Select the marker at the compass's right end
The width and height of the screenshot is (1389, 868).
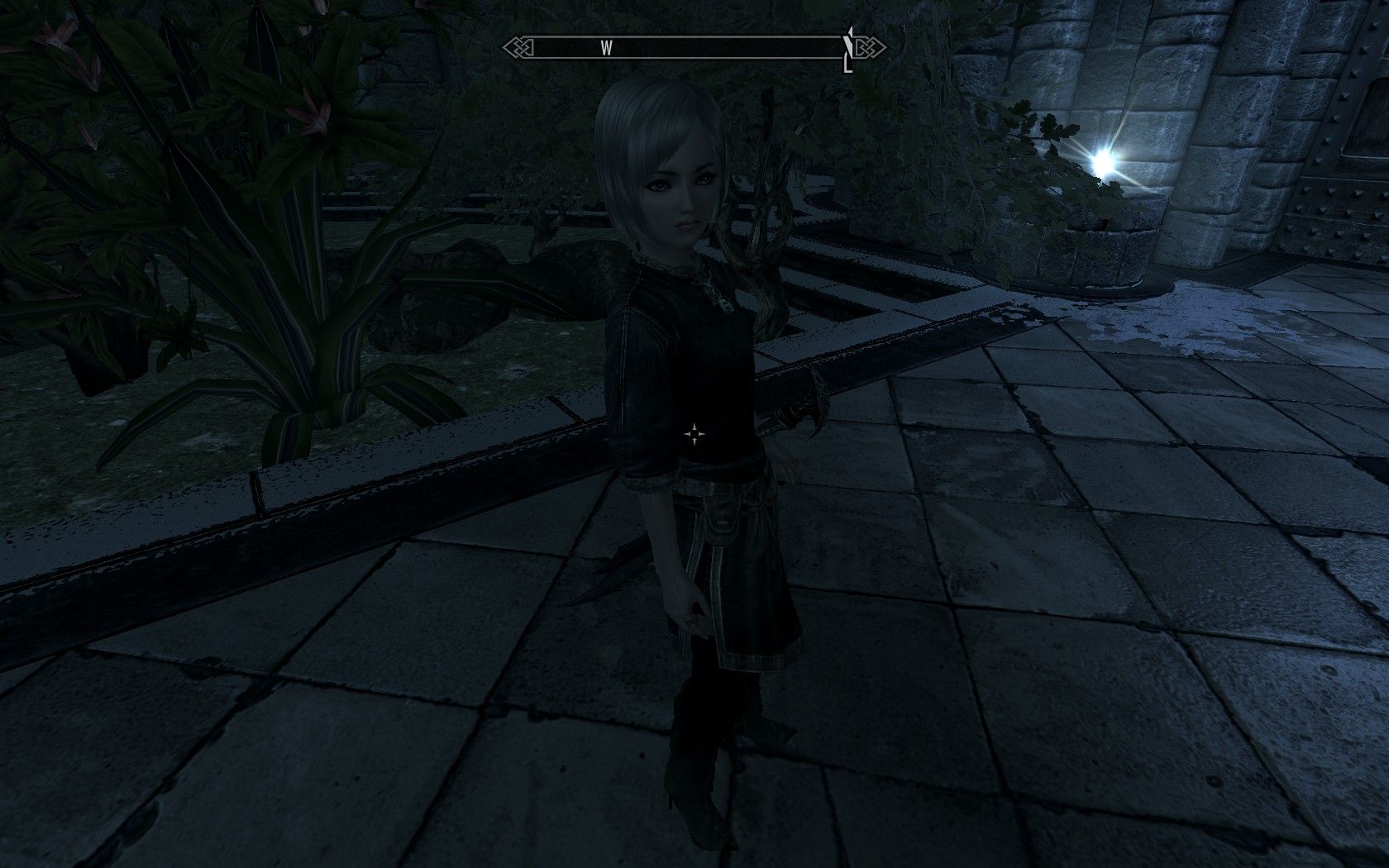pyautogui.click(x=847, y=50)
